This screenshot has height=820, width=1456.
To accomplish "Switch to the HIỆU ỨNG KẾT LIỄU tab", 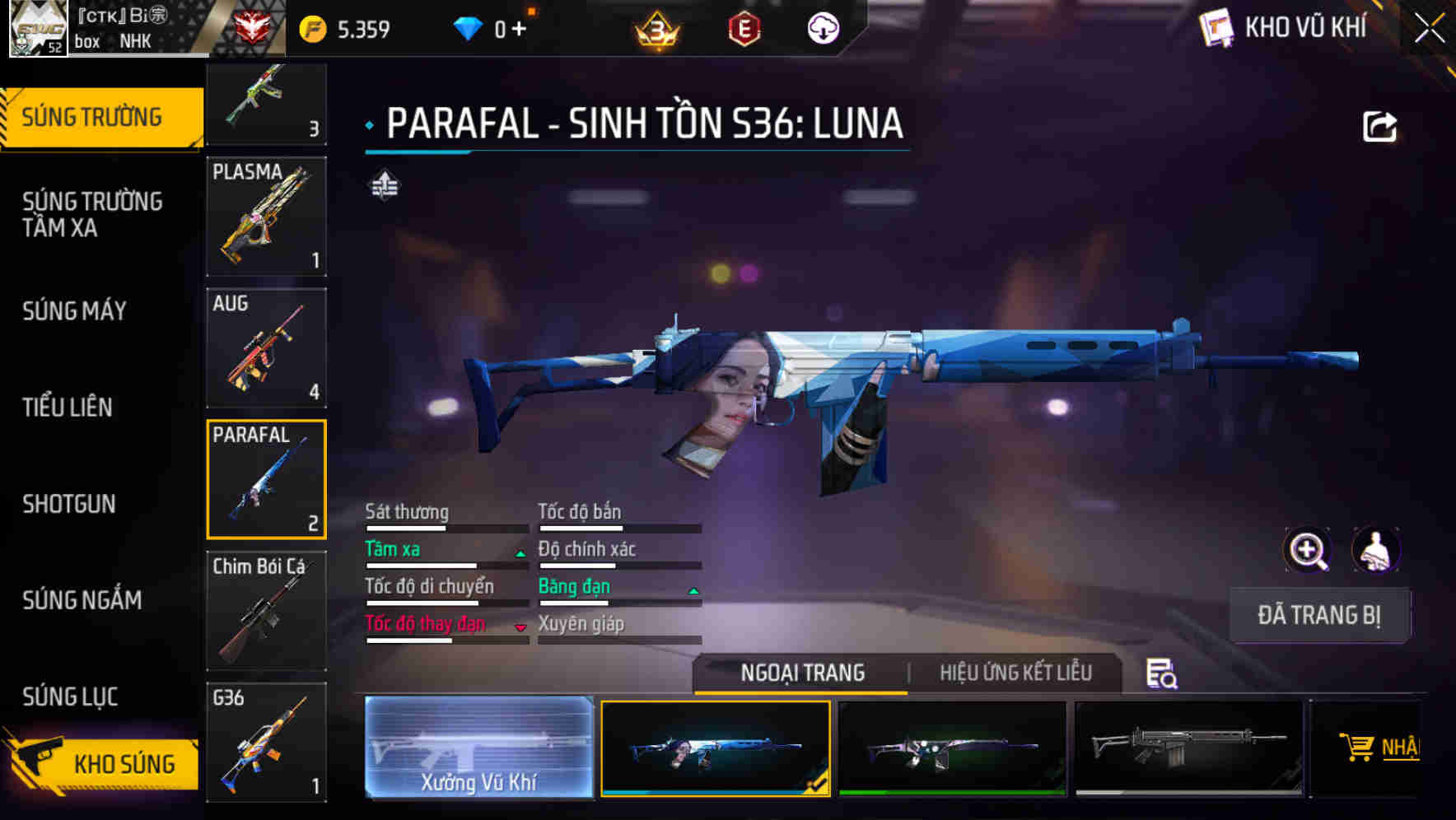I will [x=1016, y=673].
